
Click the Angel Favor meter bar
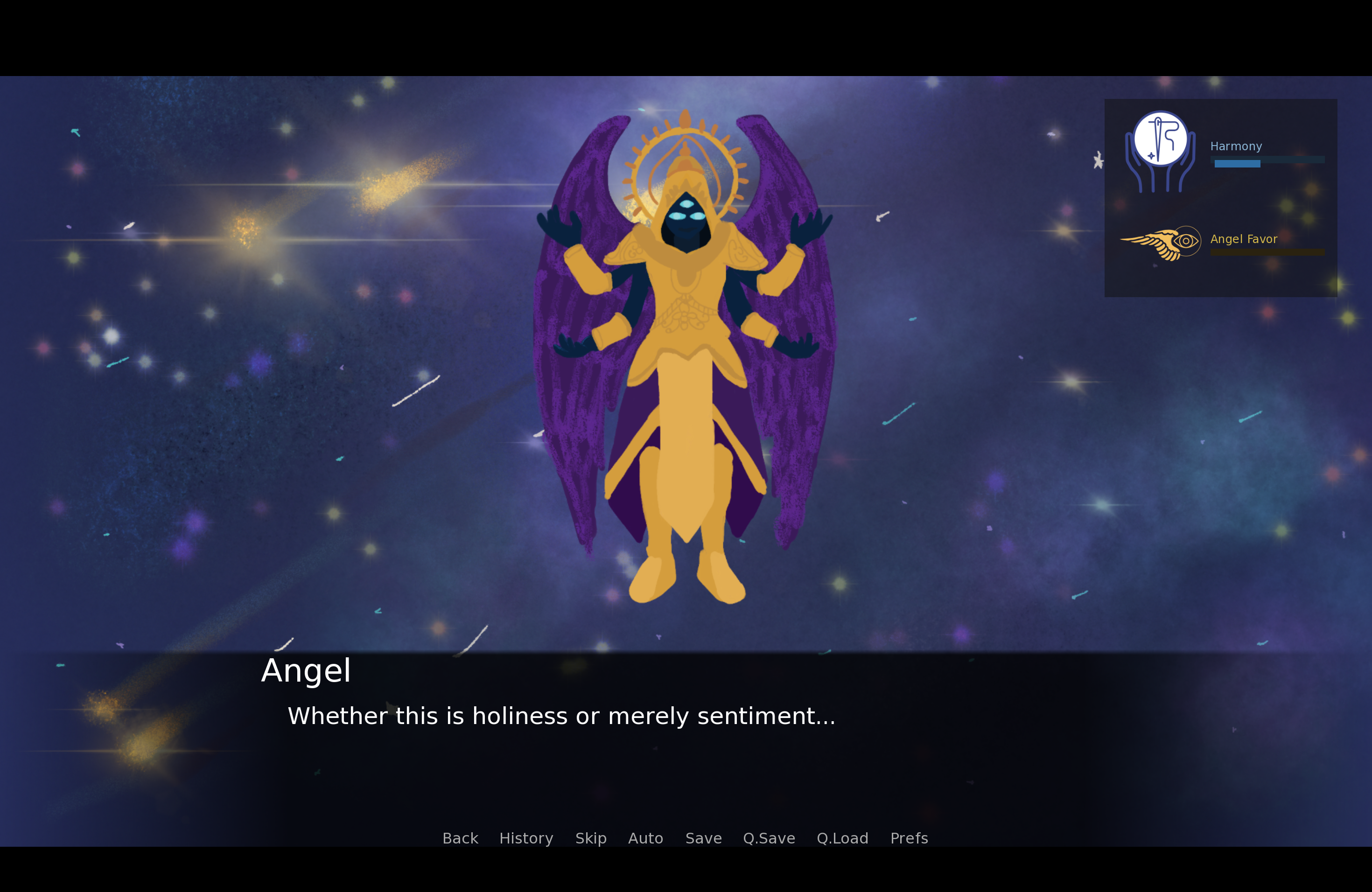[1268, 252]
